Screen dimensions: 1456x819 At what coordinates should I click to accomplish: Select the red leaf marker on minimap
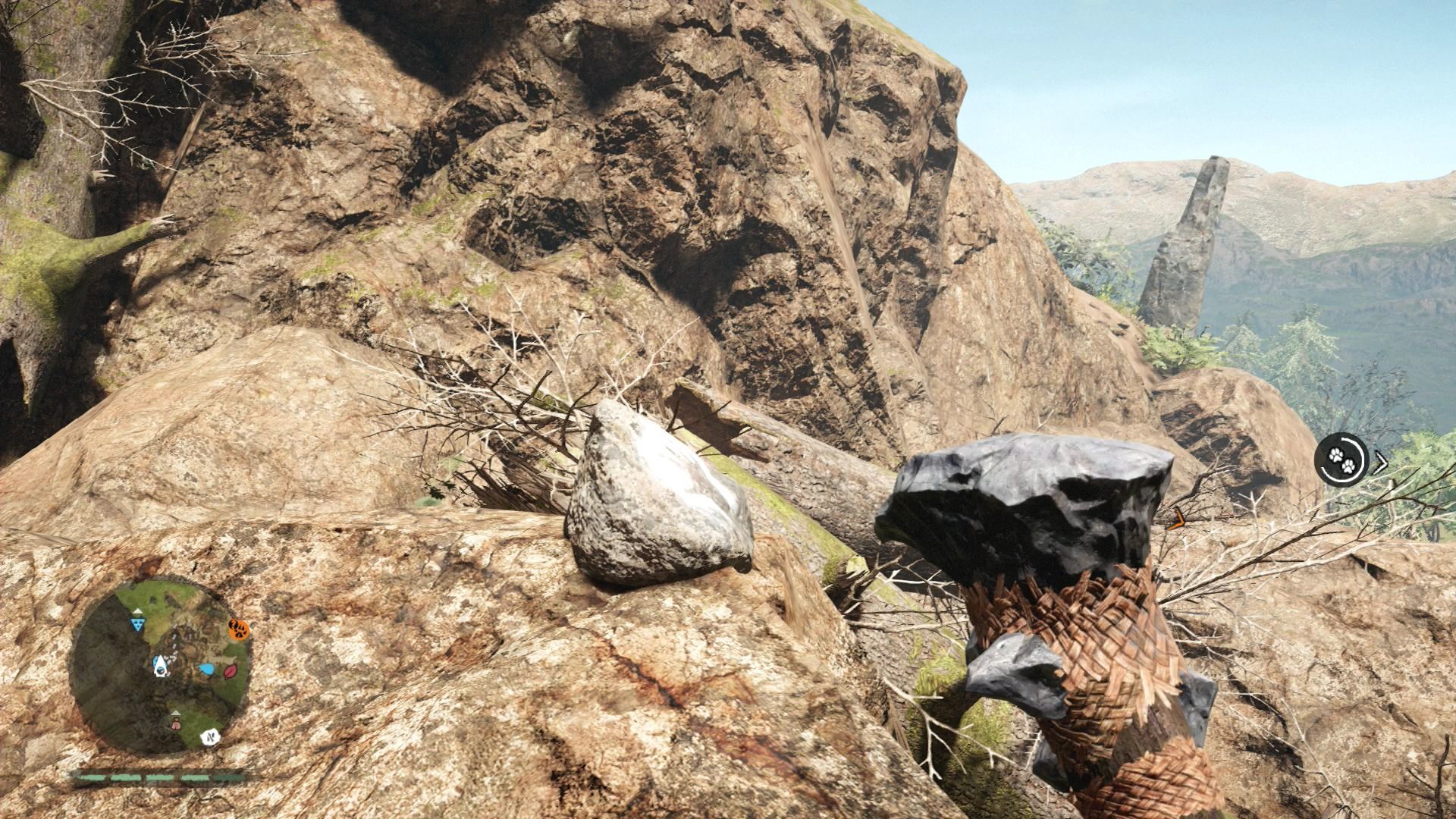[x=229, y=671]
